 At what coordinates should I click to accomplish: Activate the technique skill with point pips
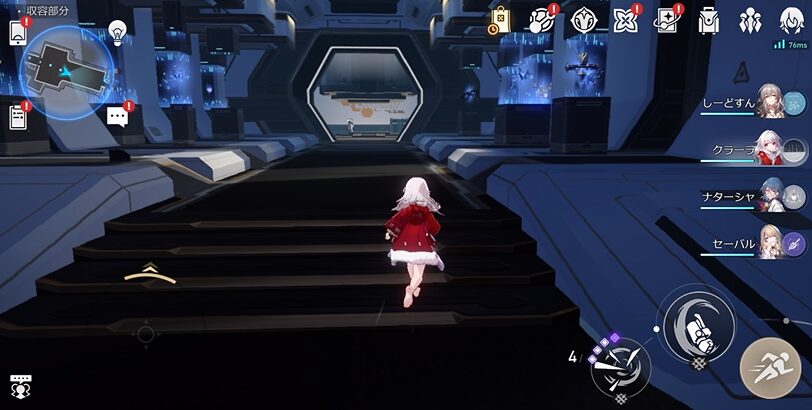pyautogui.click(x=619, y=367)
